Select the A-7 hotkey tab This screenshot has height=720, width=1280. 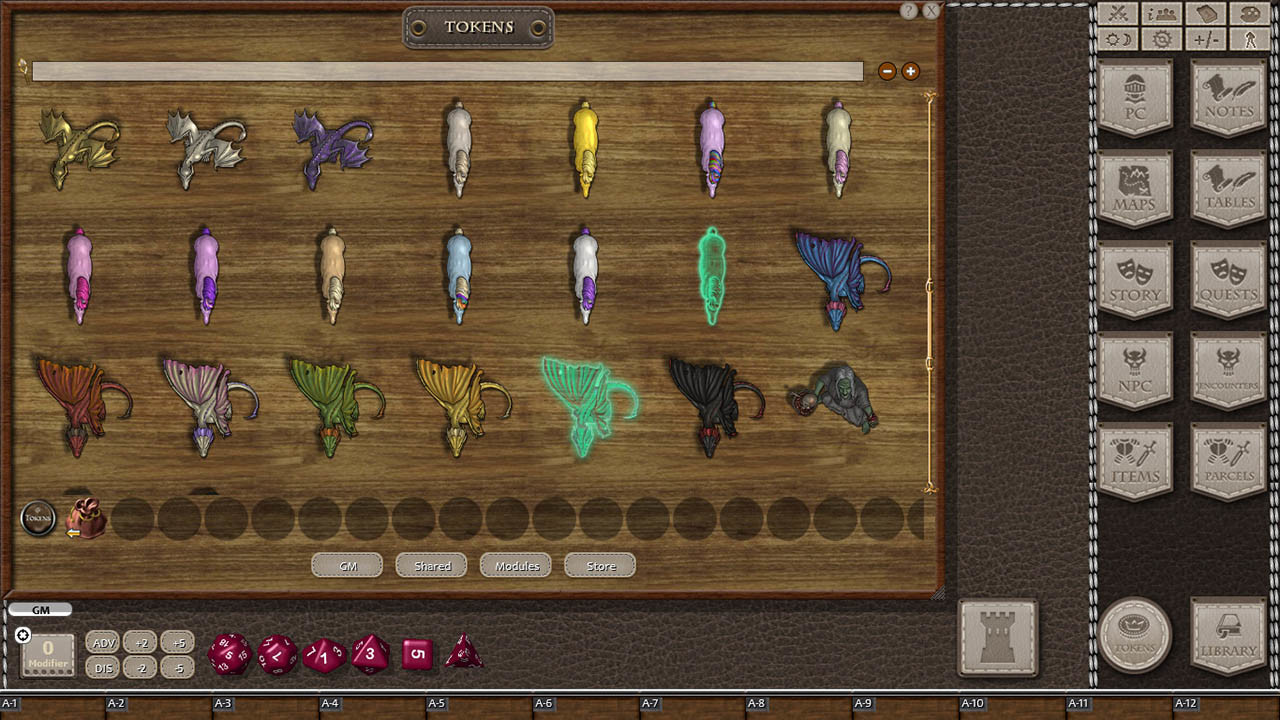tap(651, 703)
